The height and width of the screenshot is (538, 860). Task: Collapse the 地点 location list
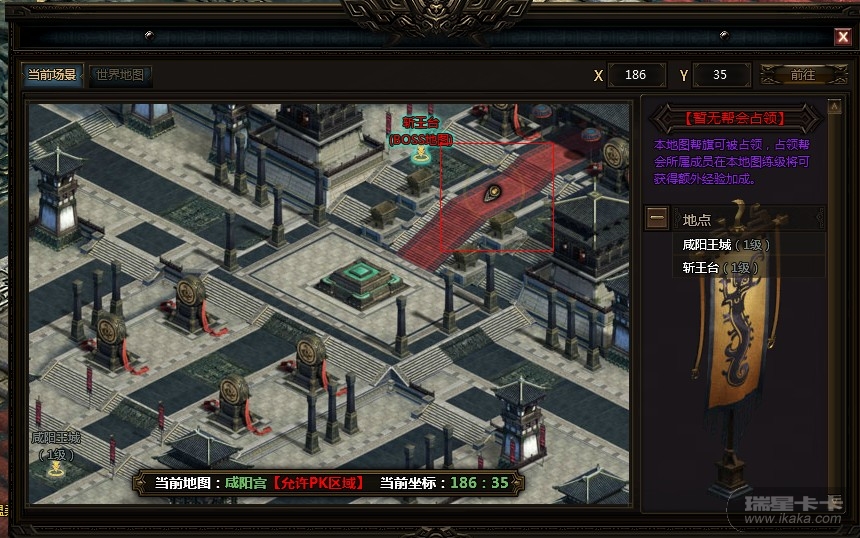coord(657,218)
